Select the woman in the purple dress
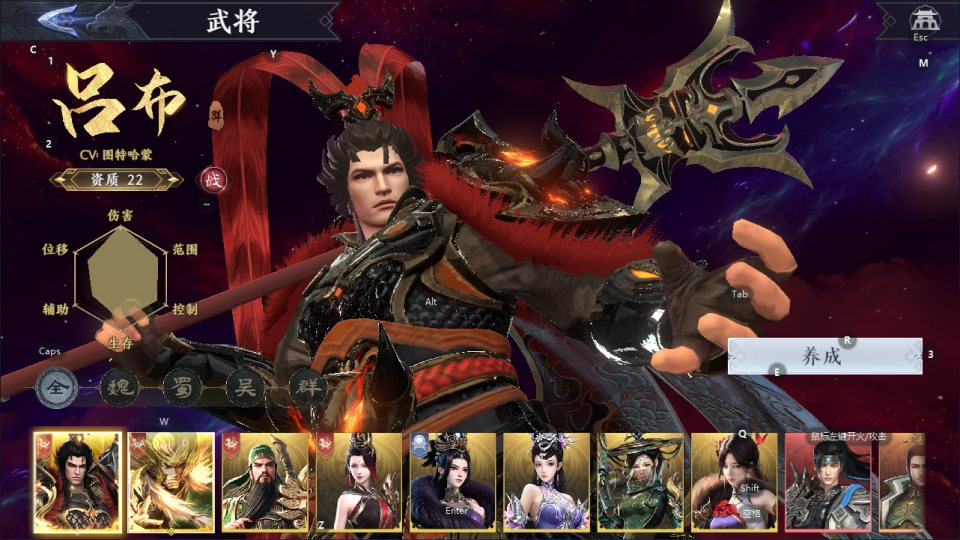Screen dimensions: 960x540 [547, 482]
